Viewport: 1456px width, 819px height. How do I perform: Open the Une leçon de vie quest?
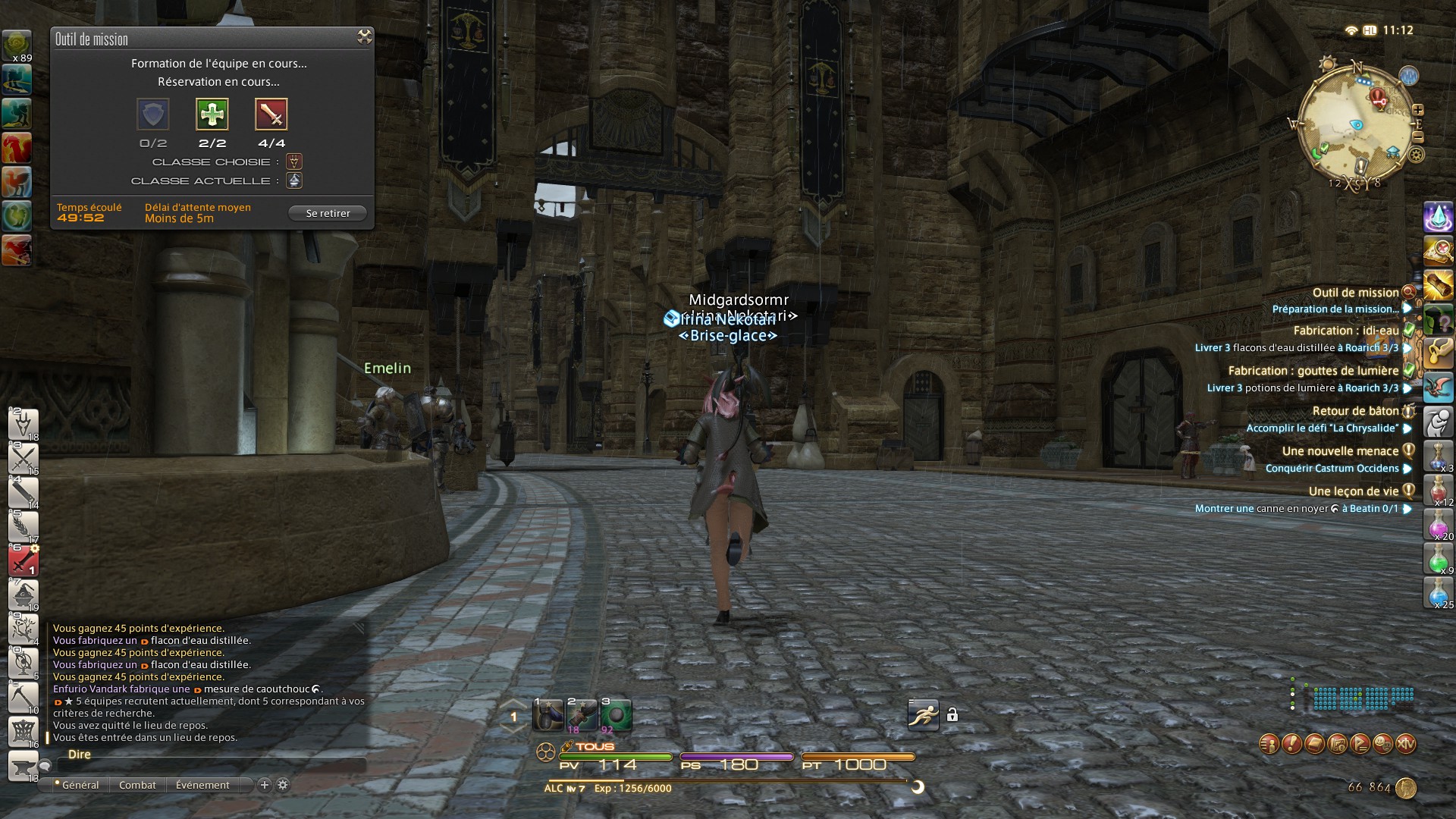1353,491
